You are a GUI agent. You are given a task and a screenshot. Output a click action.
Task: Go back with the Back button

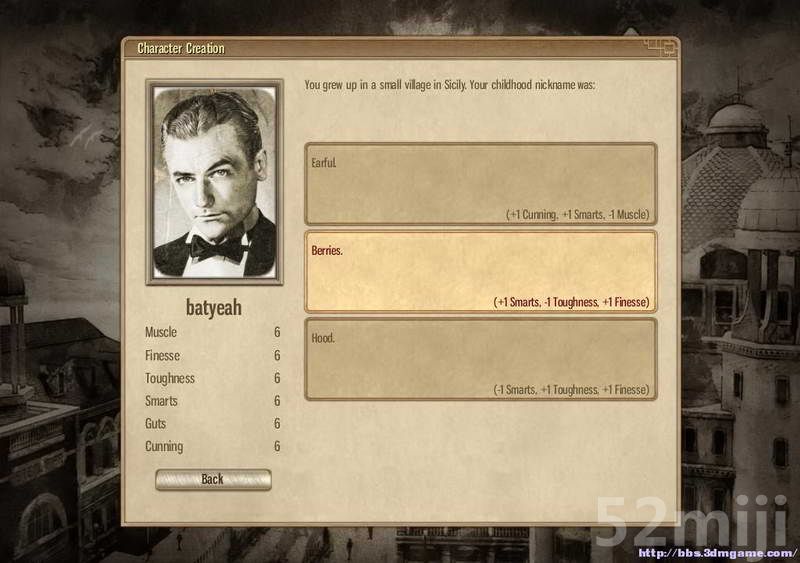(x=213, y=479)
